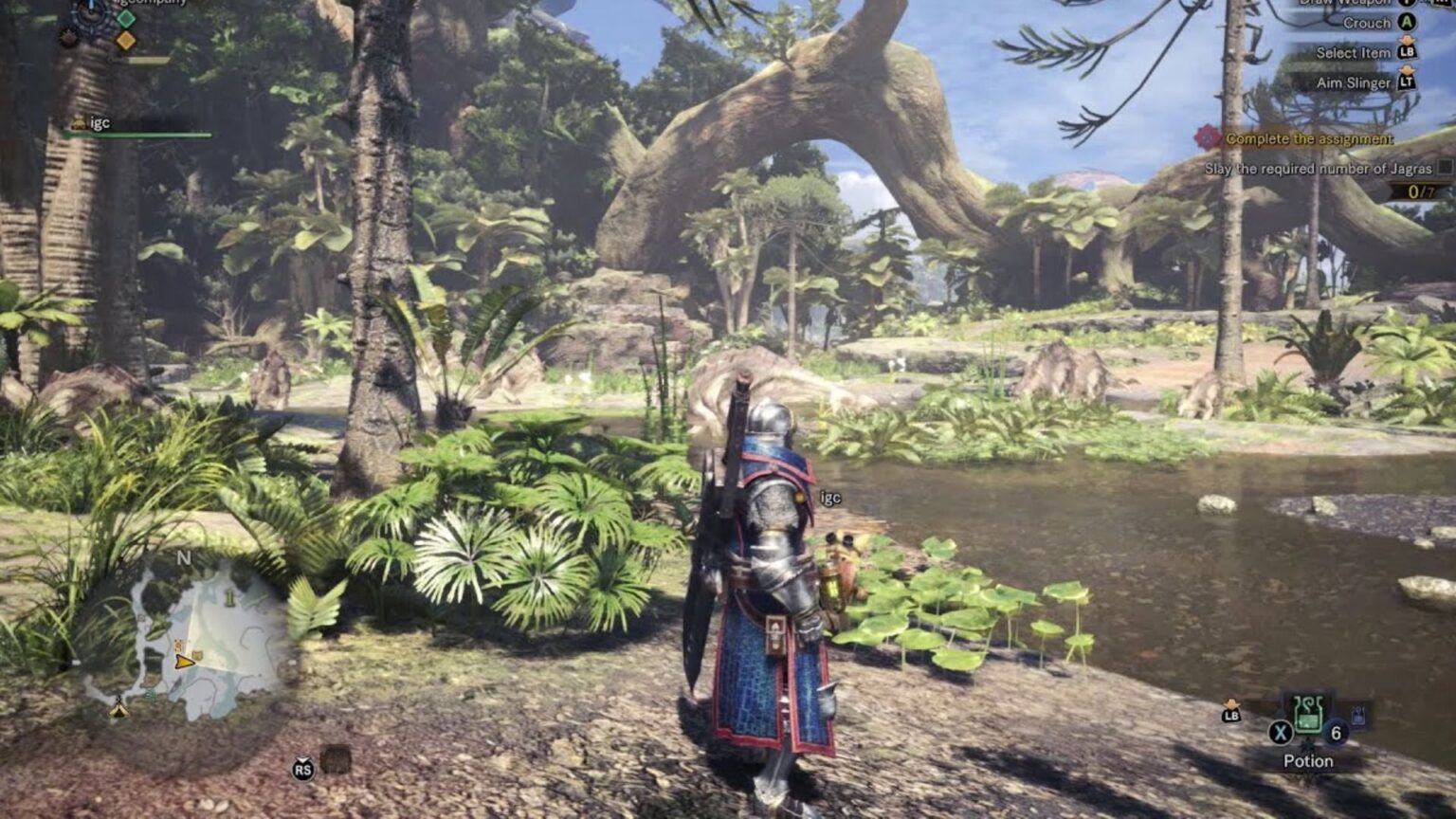The height and width of the screenshot is (819, 1456).
Task: Click the X button prompt next to the Potion
Action: [1282, 733]
